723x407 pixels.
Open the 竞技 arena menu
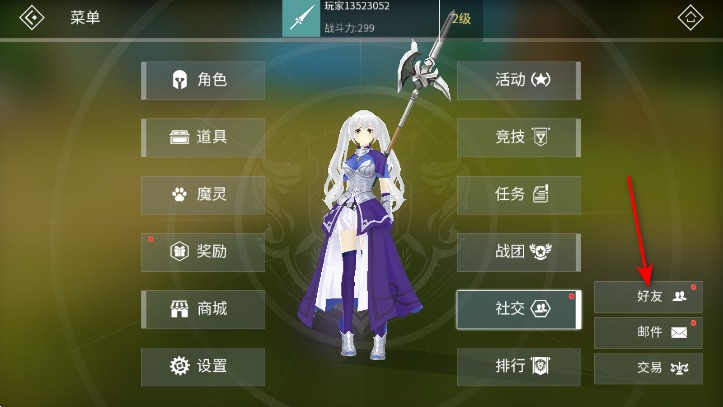click(518, 137)
